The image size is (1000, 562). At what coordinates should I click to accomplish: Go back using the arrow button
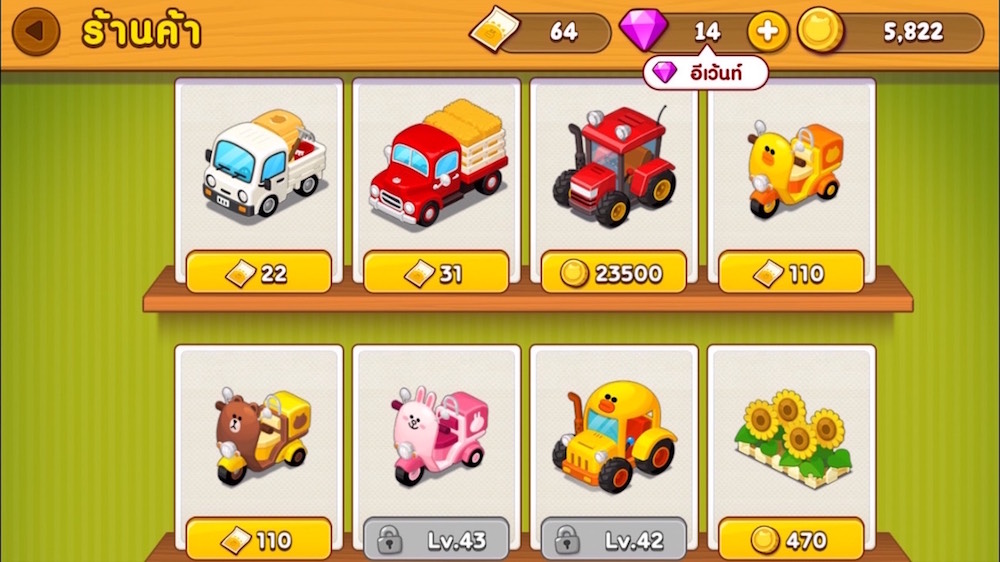[36, 31]
